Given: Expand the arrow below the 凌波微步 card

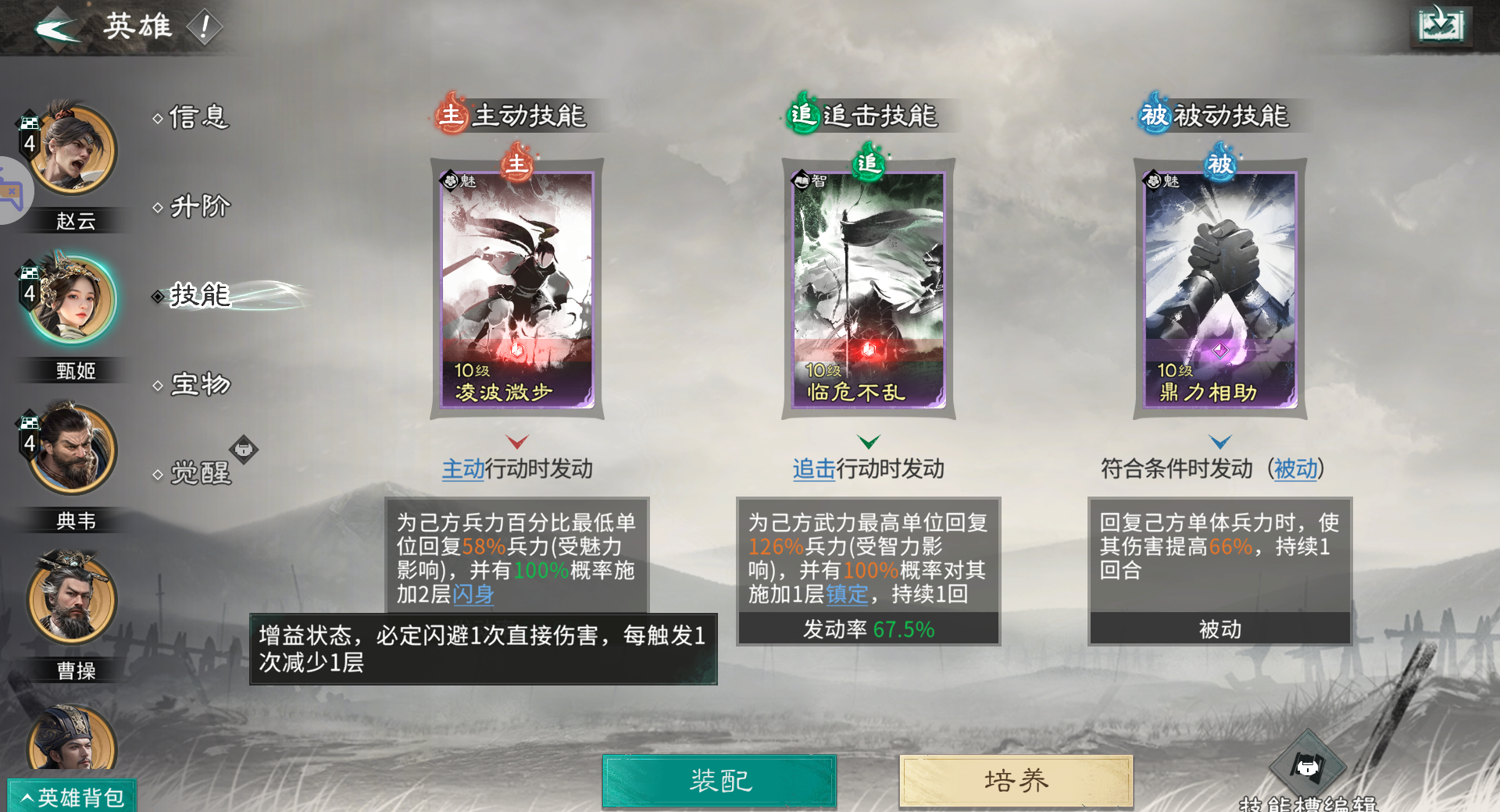Looking at the screenshot, I should pos(516,441).
